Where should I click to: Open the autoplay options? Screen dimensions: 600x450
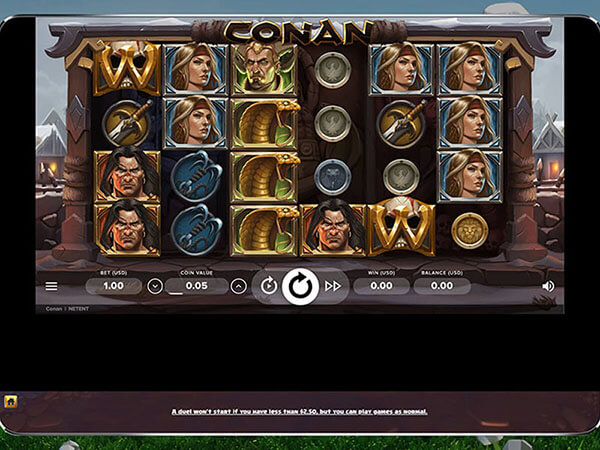pyautogui.click(x=268, y=286)
